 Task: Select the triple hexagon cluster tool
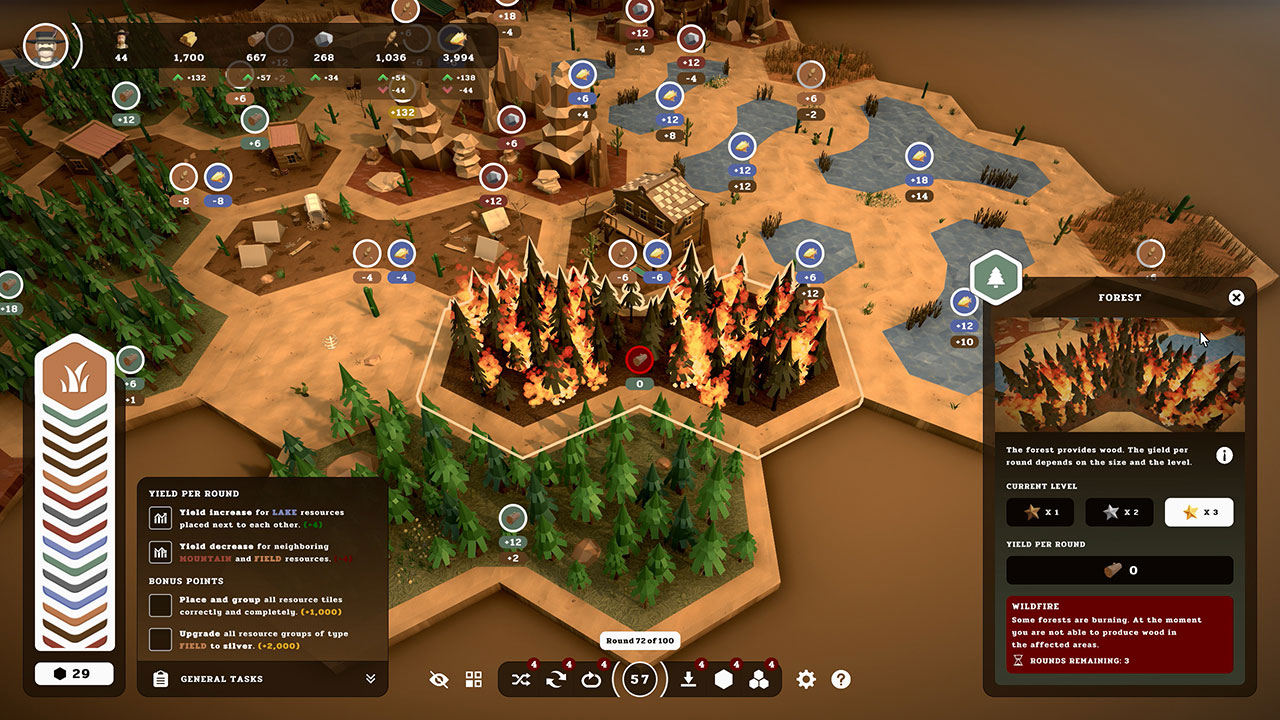click(x=762, y=679)
